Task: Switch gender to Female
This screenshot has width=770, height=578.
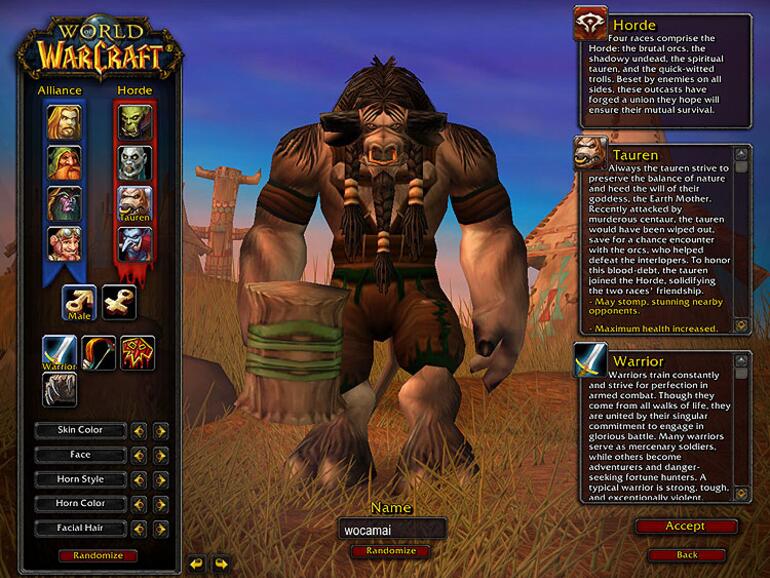Action: pos(119,302)
